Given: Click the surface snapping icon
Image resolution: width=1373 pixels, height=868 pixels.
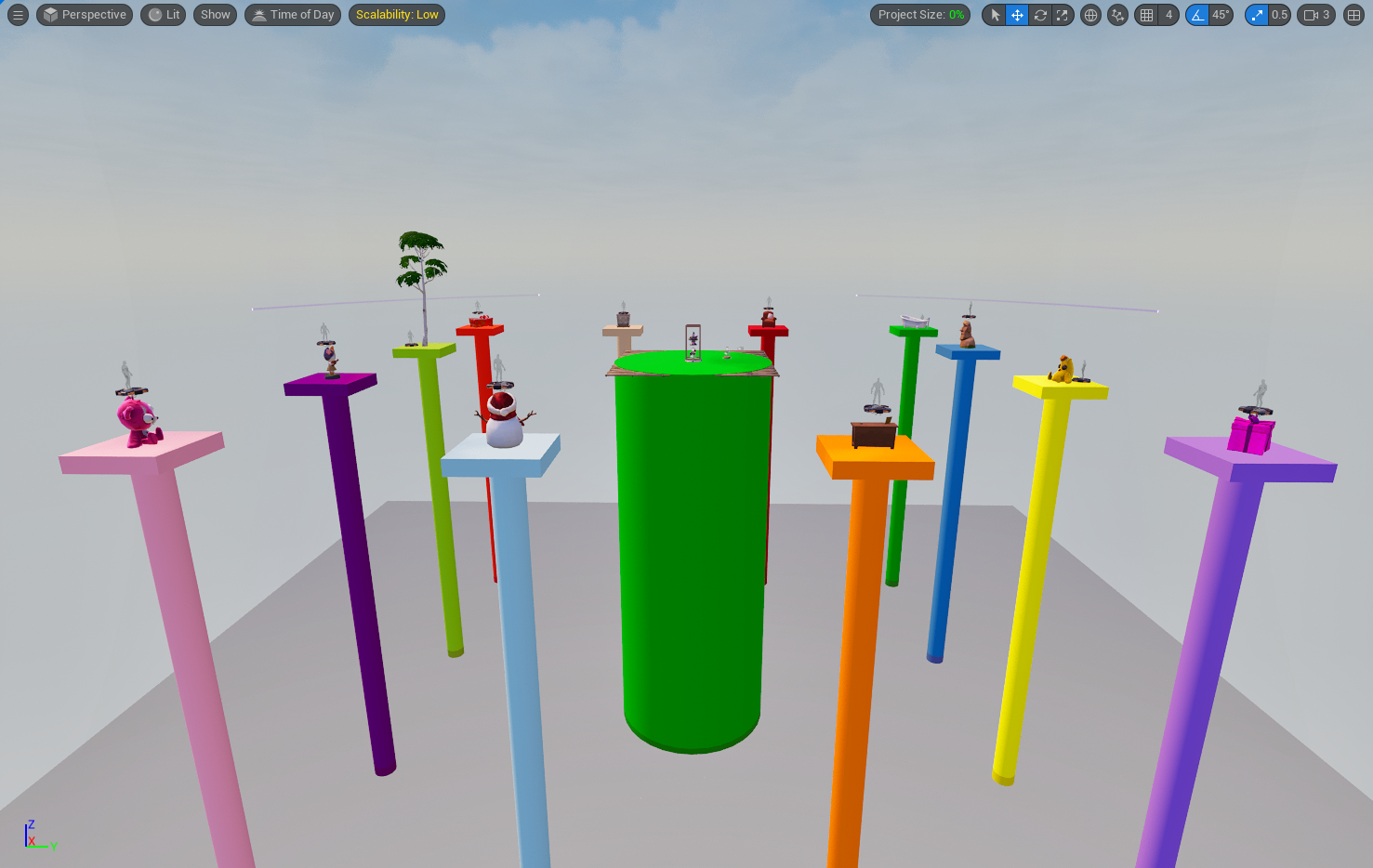Looking at the screenshot, I should click(1117, 15).
